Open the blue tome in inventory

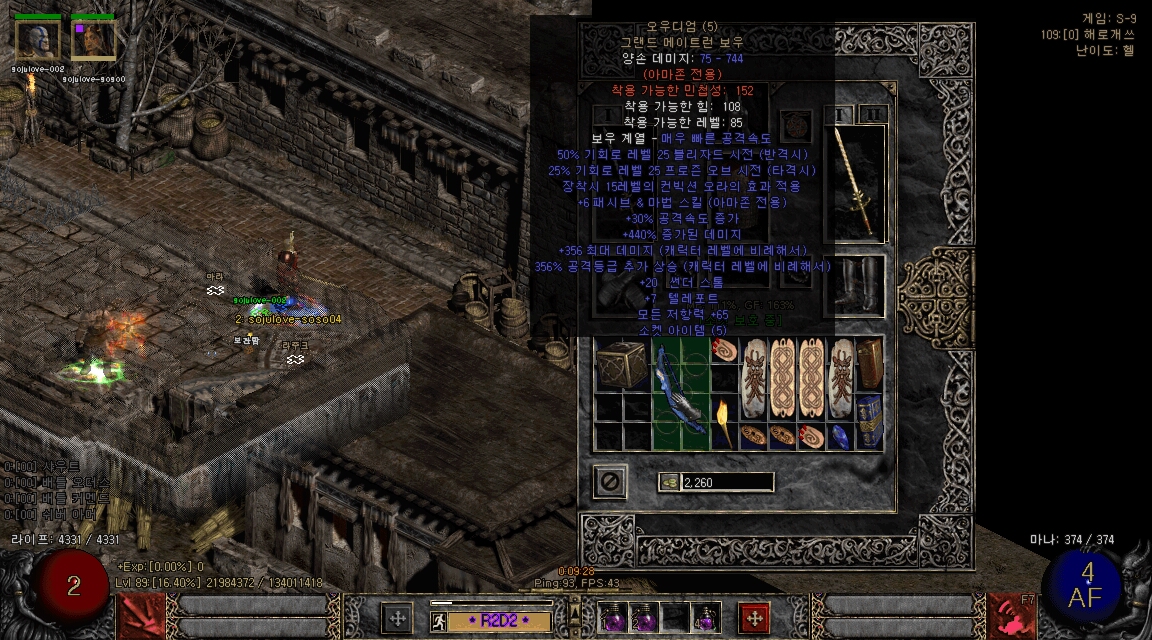tap(869, 422)
